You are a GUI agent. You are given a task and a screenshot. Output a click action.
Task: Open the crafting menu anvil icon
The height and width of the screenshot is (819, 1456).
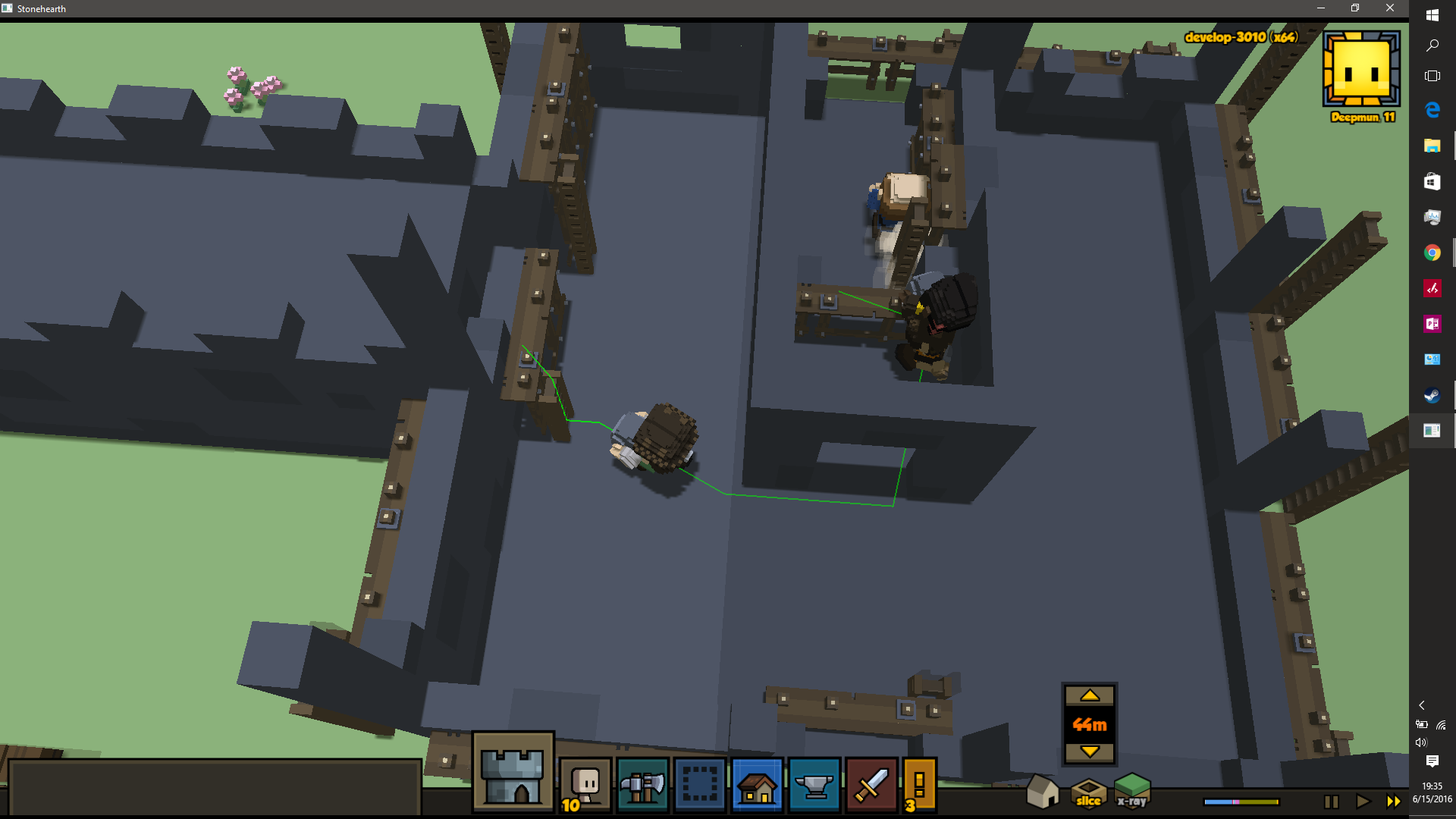coord(814,785)
